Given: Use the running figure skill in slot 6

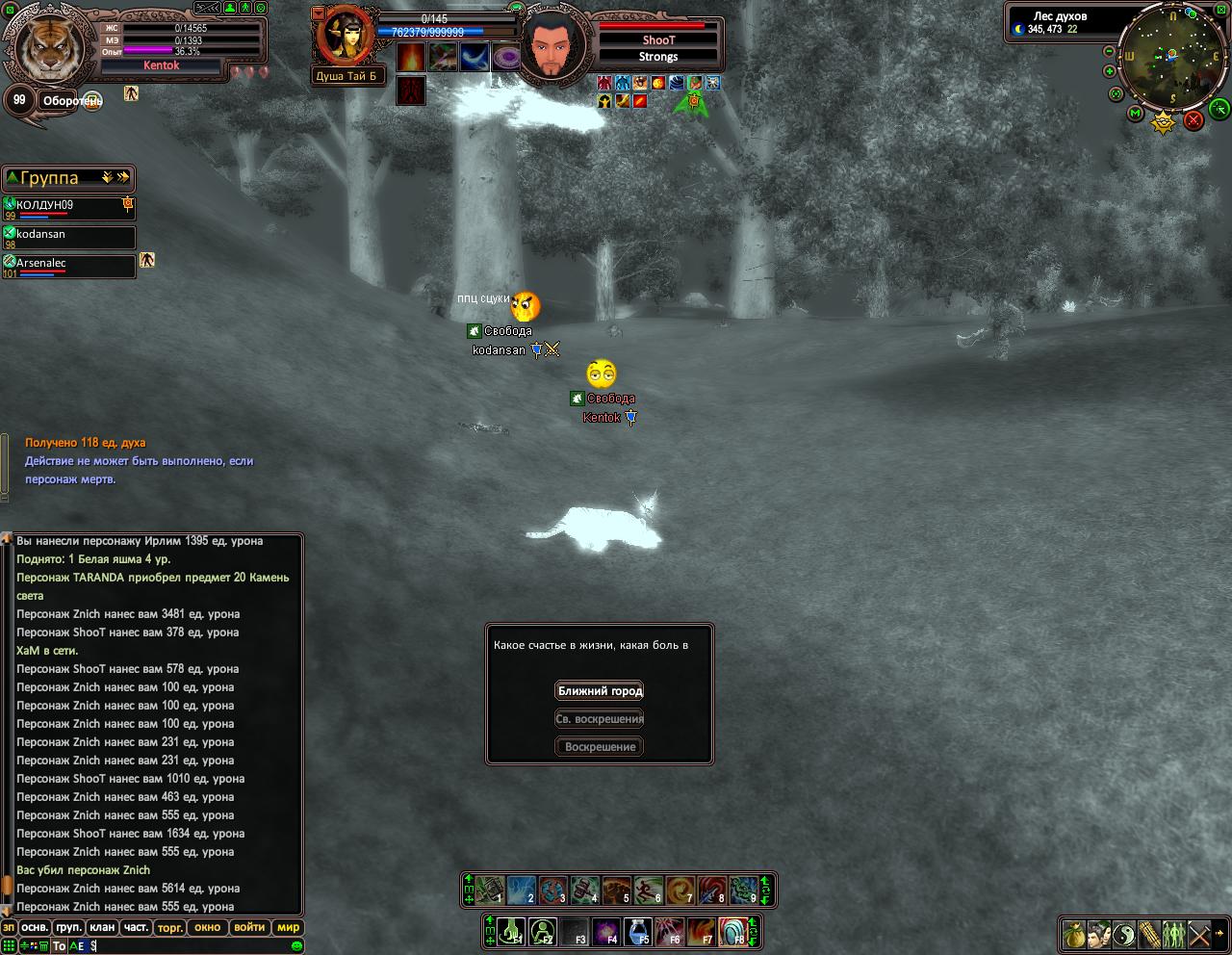Looking at the screenshot, I should (649, 890).
